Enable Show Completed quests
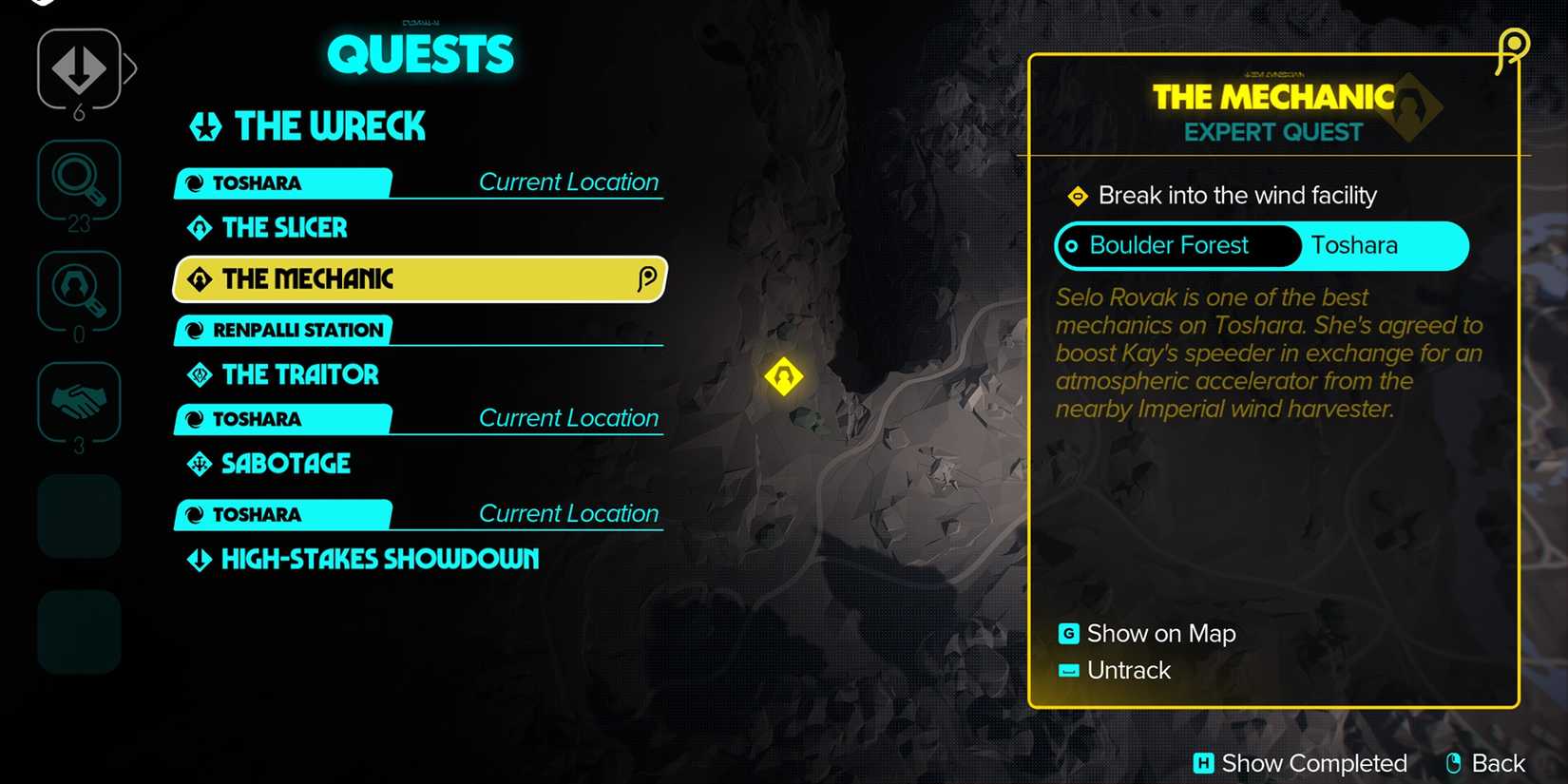This screenshot has width=1568, height=784. pyautogui.click(x=1301, y=762)
